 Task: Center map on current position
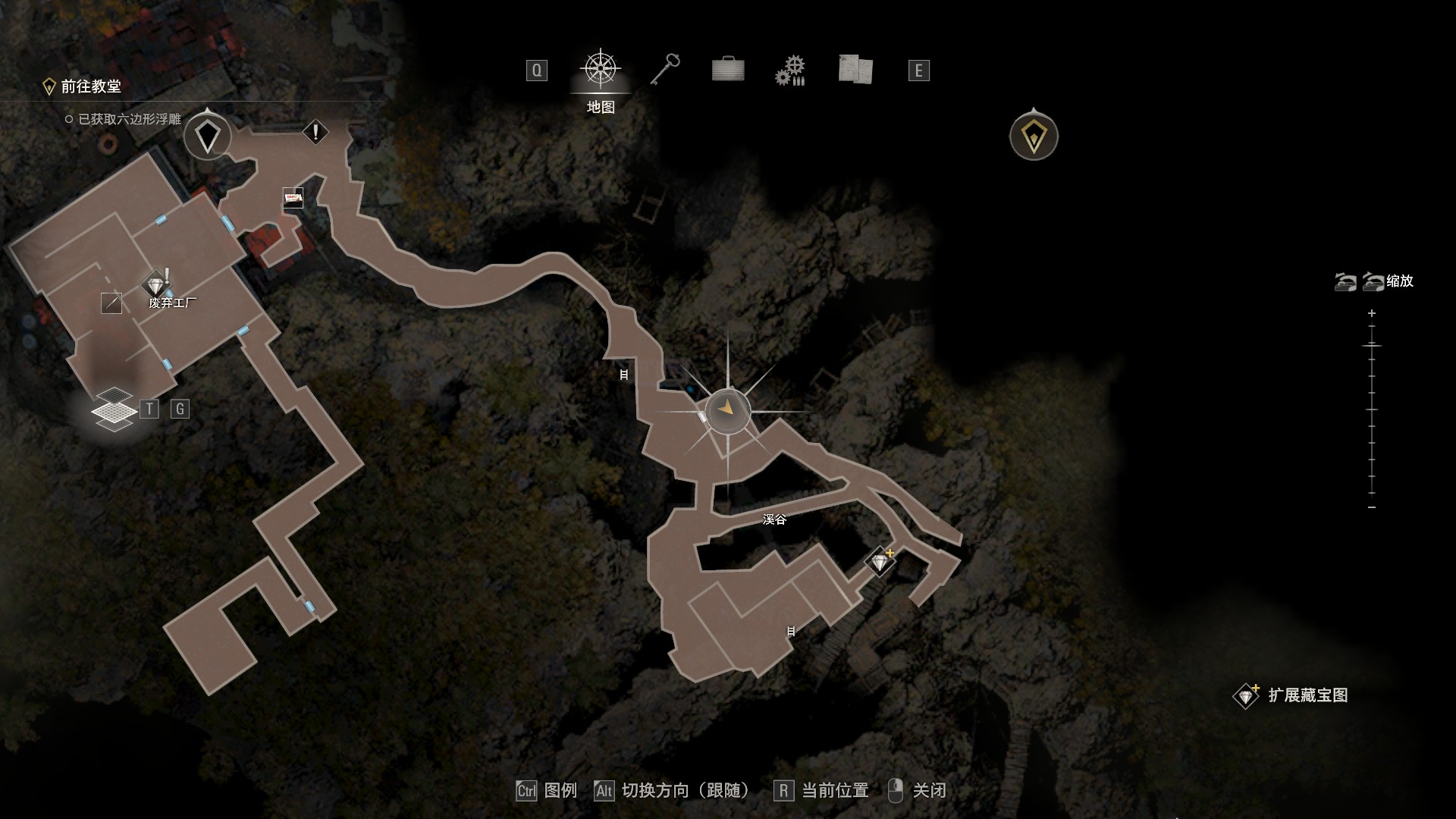822,791
